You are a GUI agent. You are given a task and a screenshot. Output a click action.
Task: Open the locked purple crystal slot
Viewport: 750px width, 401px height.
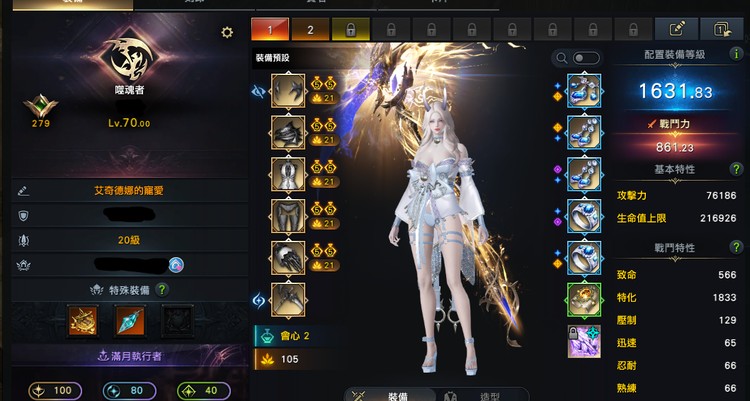click(x=585, y=341)
